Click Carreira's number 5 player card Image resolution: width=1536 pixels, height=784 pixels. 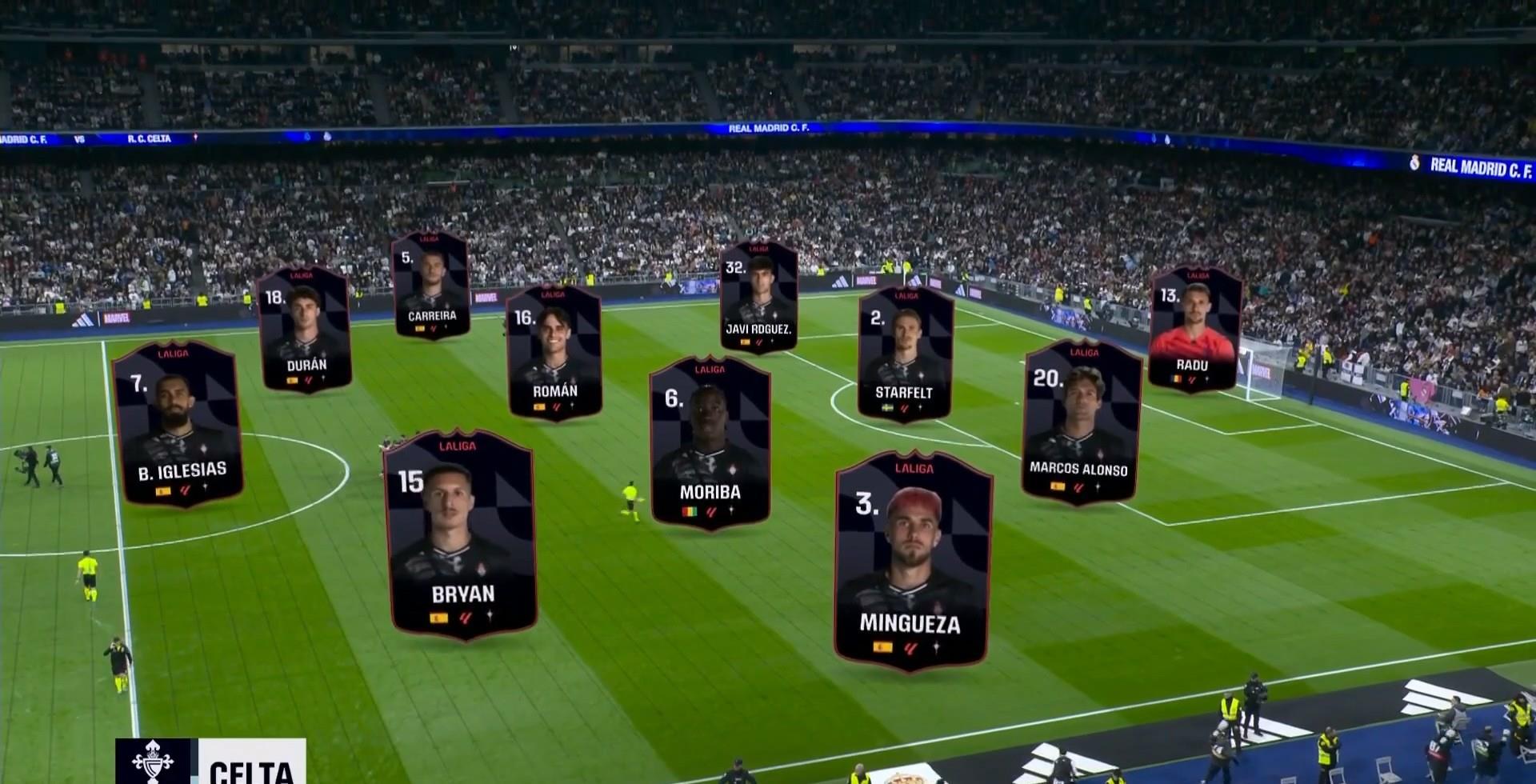coord(430,285)
